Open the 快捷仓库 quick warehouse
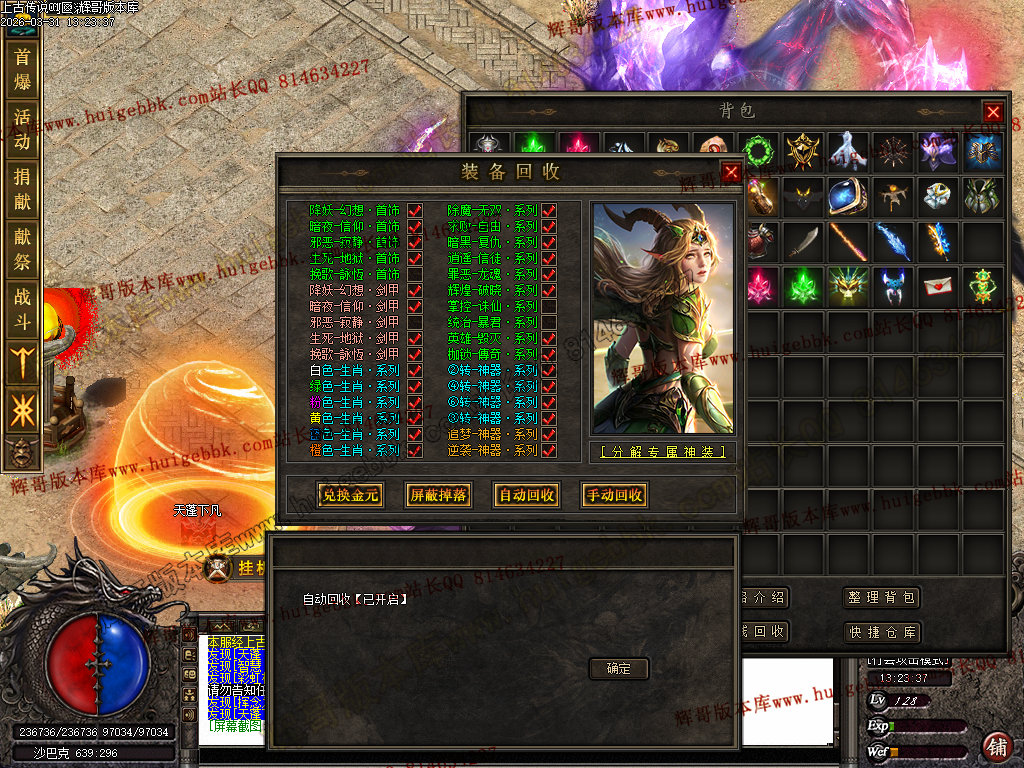 880,632
